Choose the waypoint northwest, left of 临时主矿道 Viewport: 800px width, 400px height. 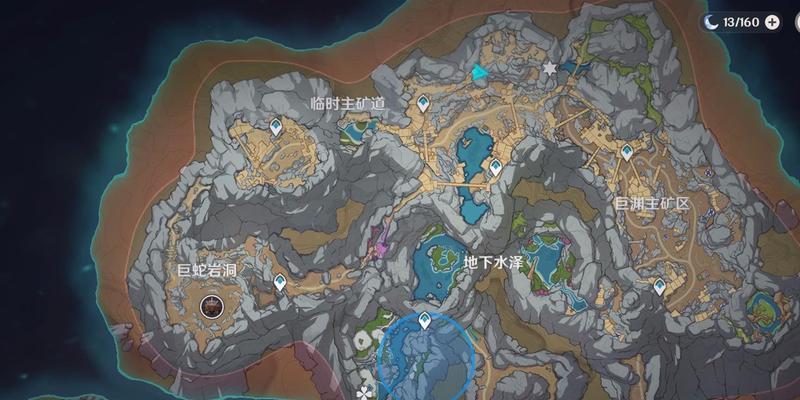(x=277, y=126)
